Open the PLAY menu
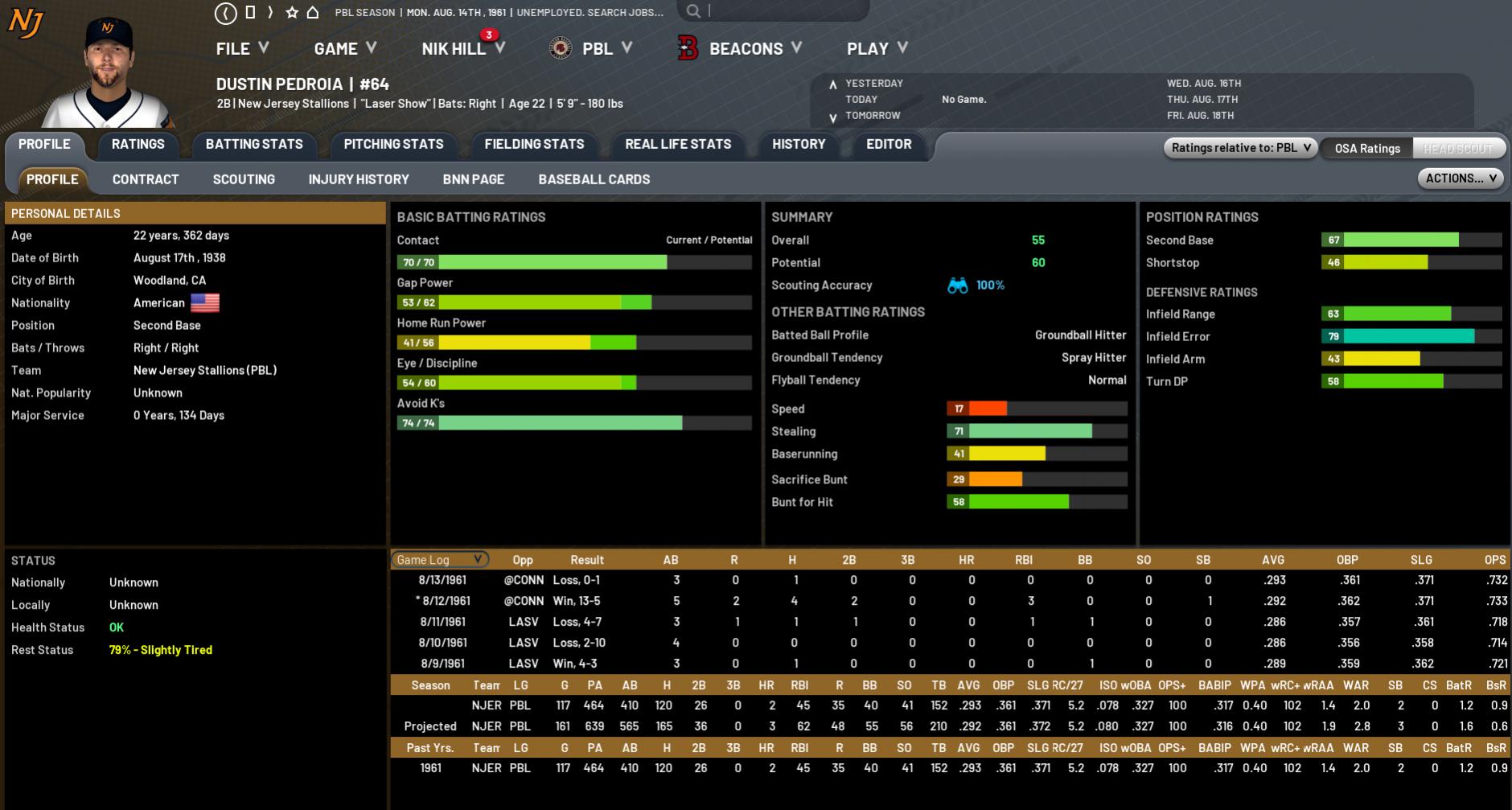Viewport: 1512px width, 810px height. coord(877,48)
